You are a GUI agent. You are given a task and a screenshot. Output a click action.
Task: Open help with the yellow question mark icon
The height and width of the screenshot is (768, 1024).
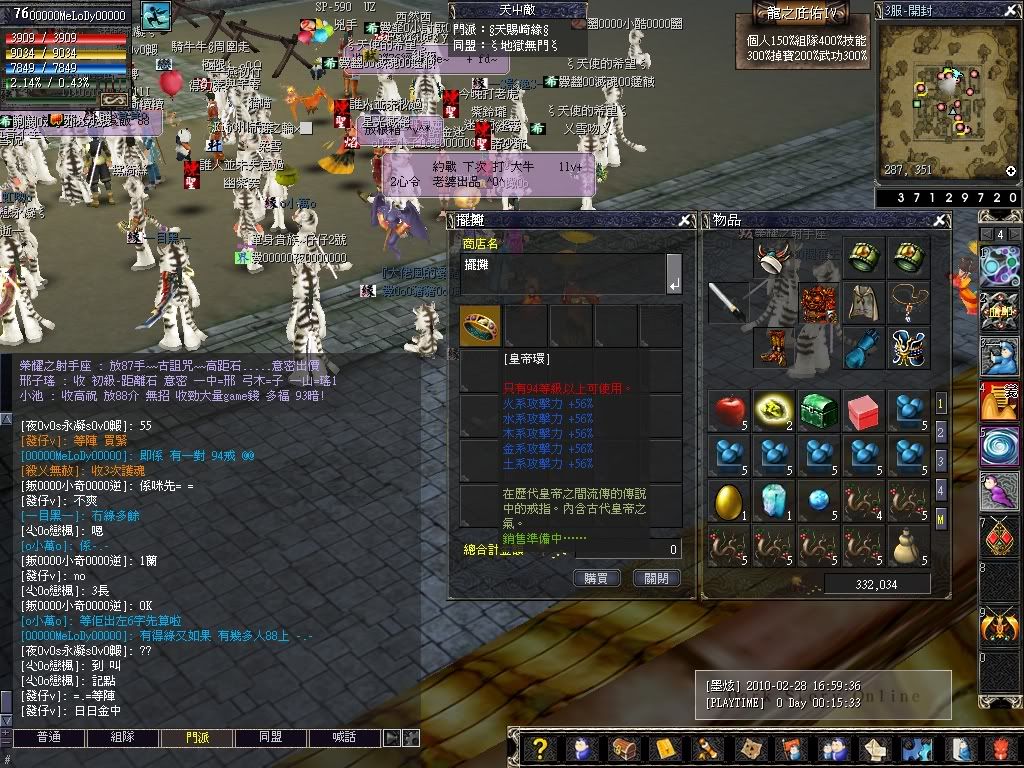coord(540,749)
